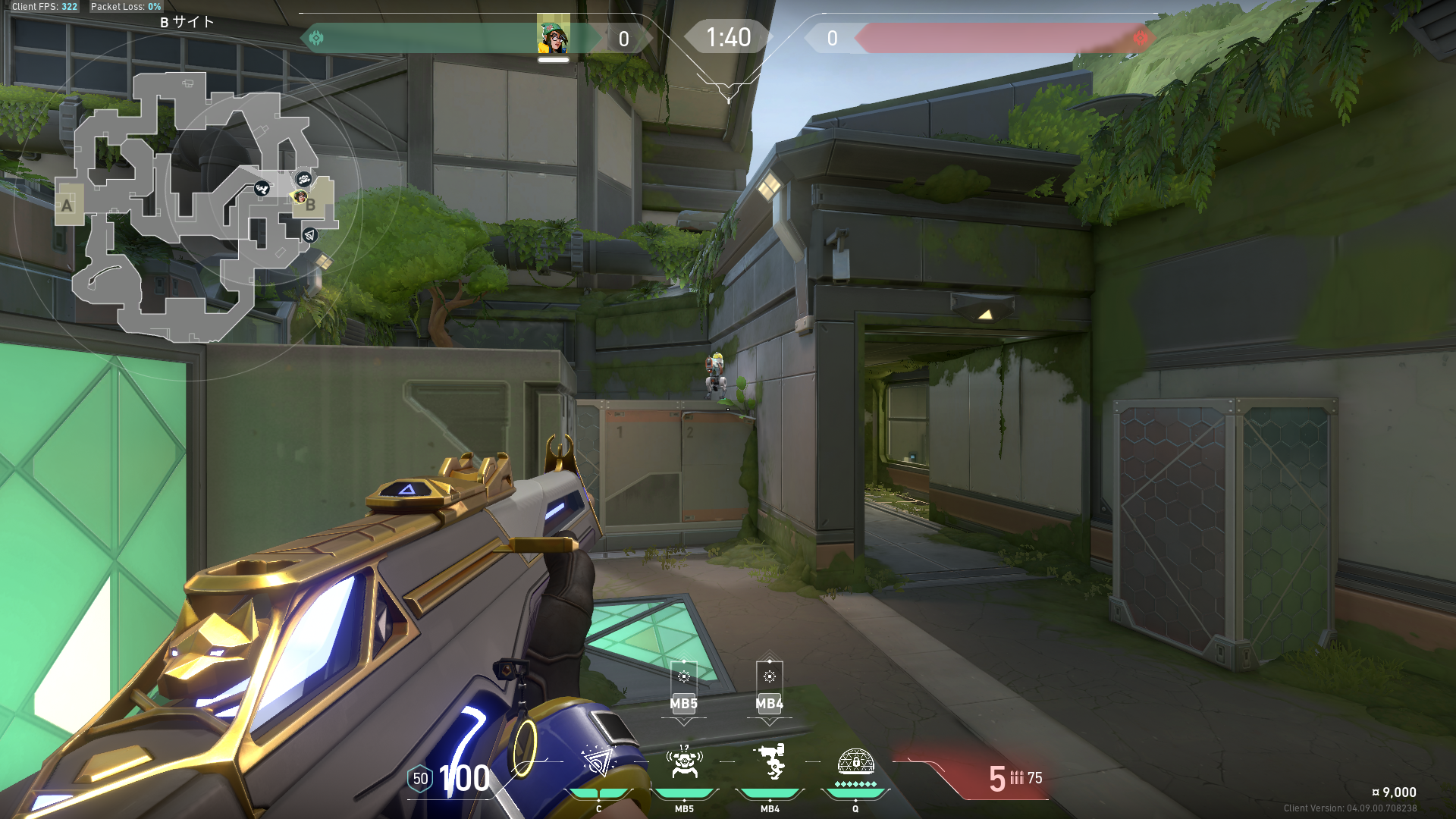Select the Alarmbot ability icon
This screenshot has height=819, width=1456.
click(x=684, y=762)
